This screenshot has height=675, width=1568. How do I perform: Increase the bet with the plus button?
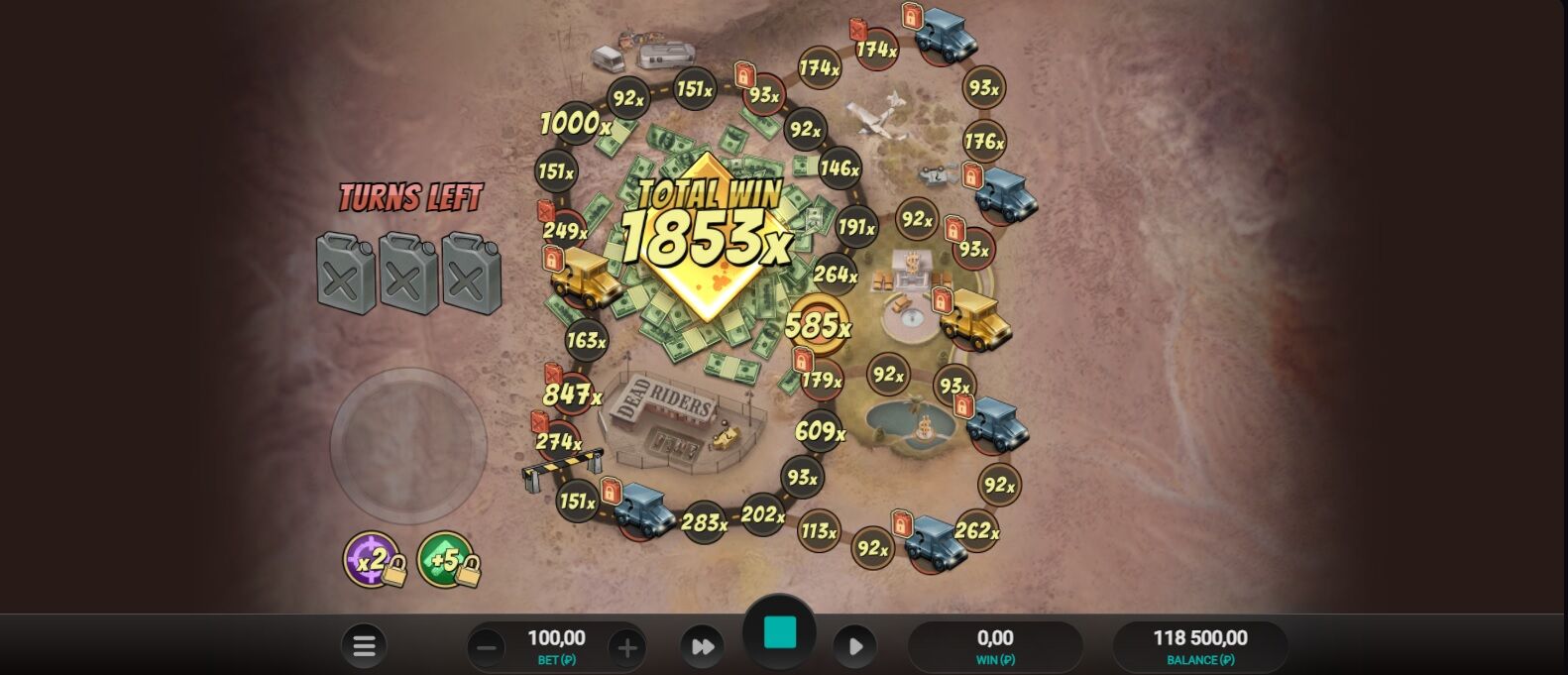coord(626,648)
